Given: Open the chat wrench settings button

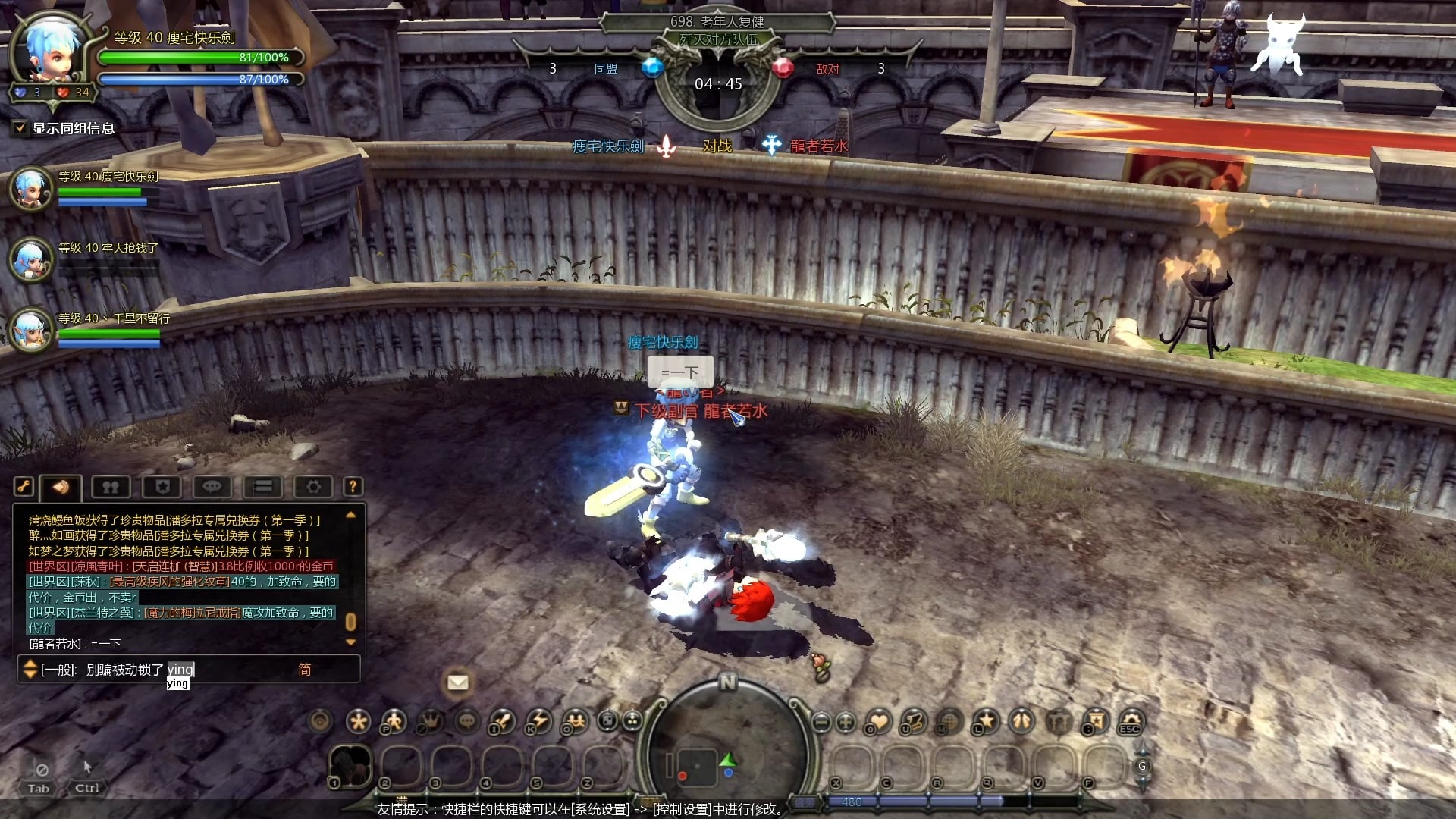Looking at the screenshot, I should coord(24,487).
